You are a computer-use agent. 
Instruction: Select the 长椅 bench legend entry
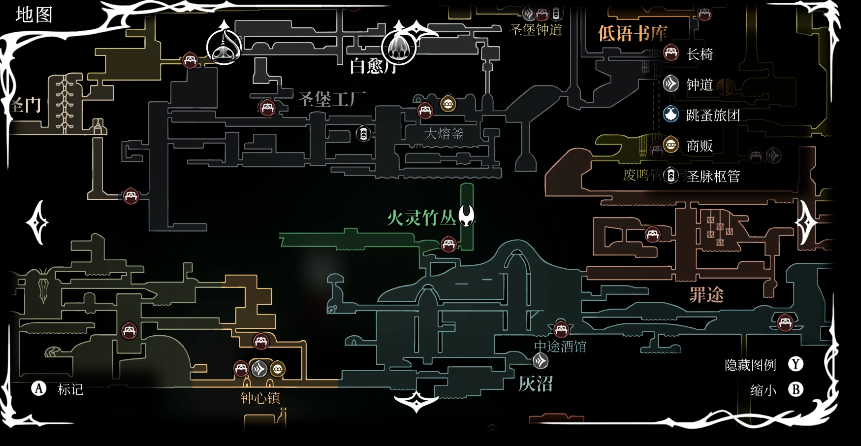click(x=699, y=54)
